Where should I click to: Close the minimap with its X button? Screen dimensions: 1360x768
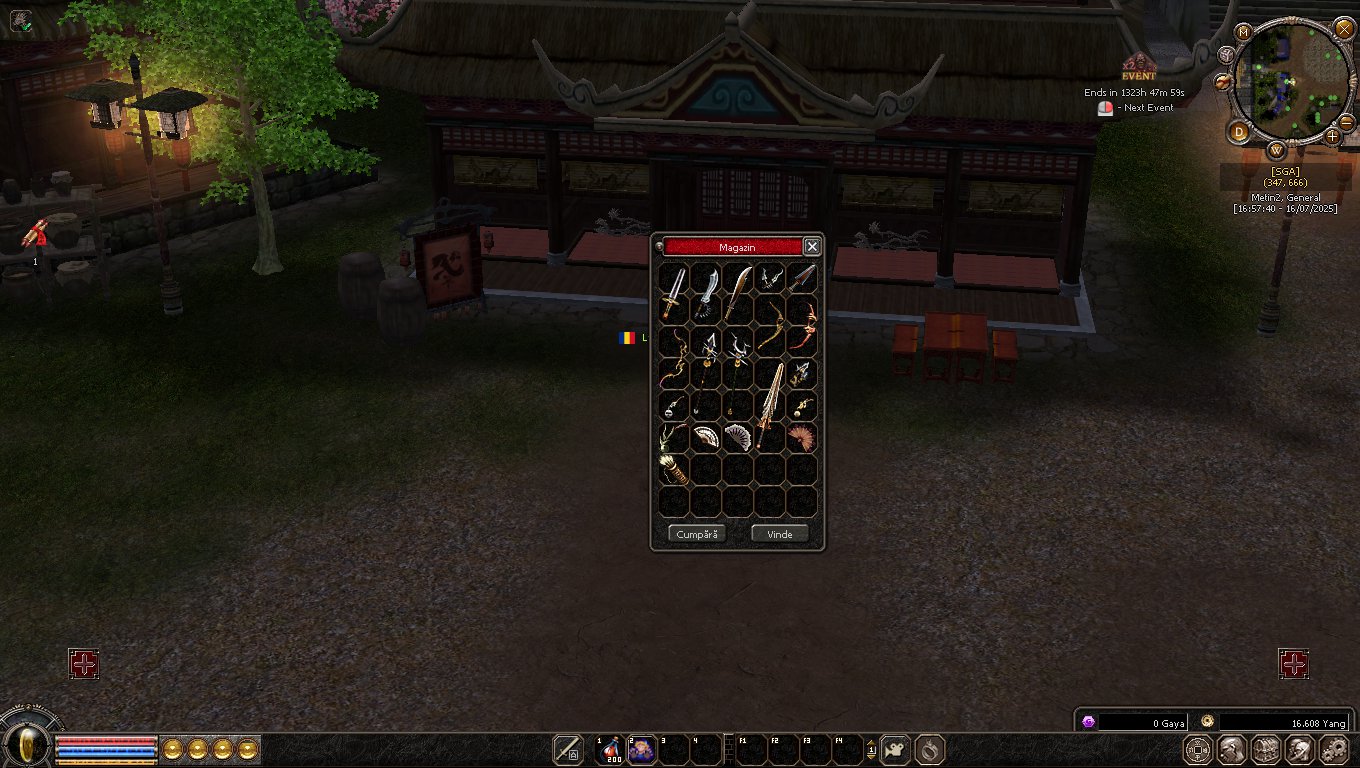click(x=1344, y=28)
